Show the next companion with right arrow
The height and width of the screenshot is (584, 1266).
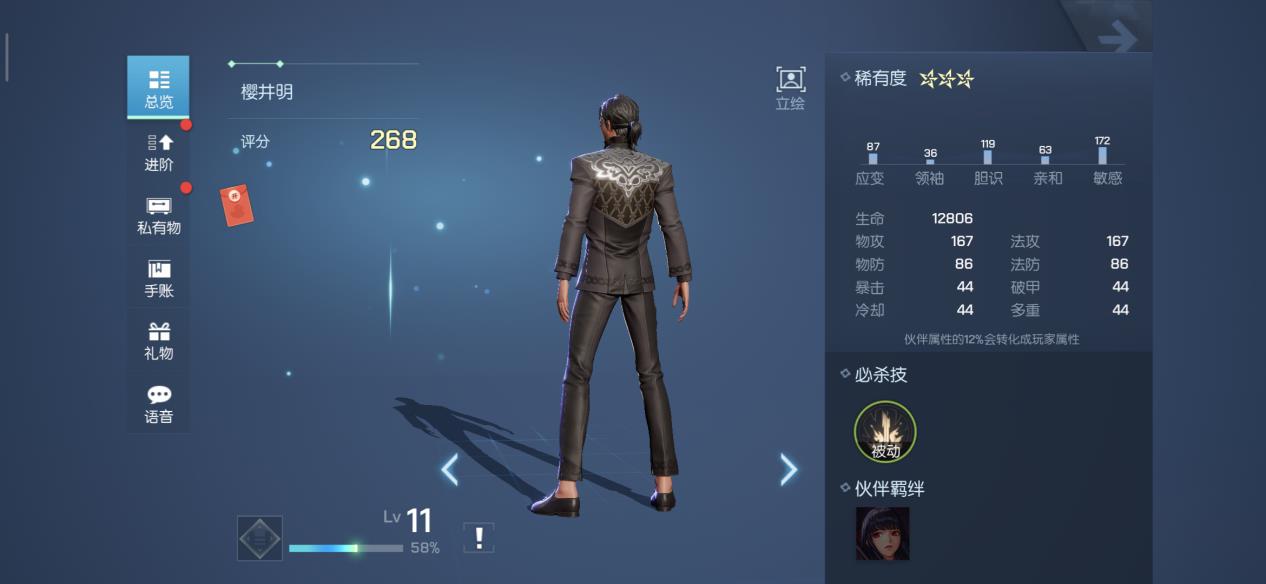(x=789, y=469)
